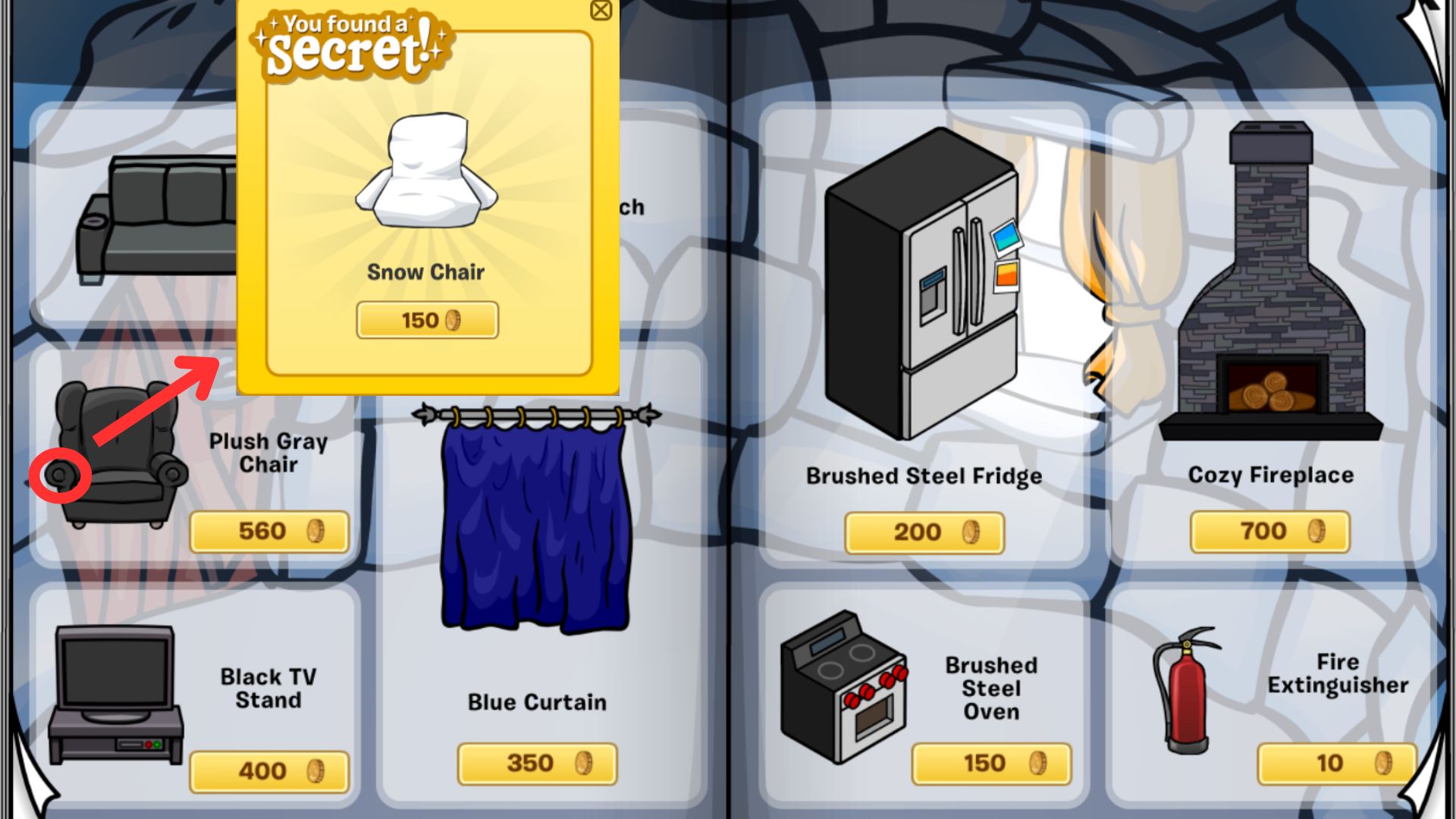
Task: Purchase the Blue Curtain for 350 coins
Action: [x=537, y=763]
